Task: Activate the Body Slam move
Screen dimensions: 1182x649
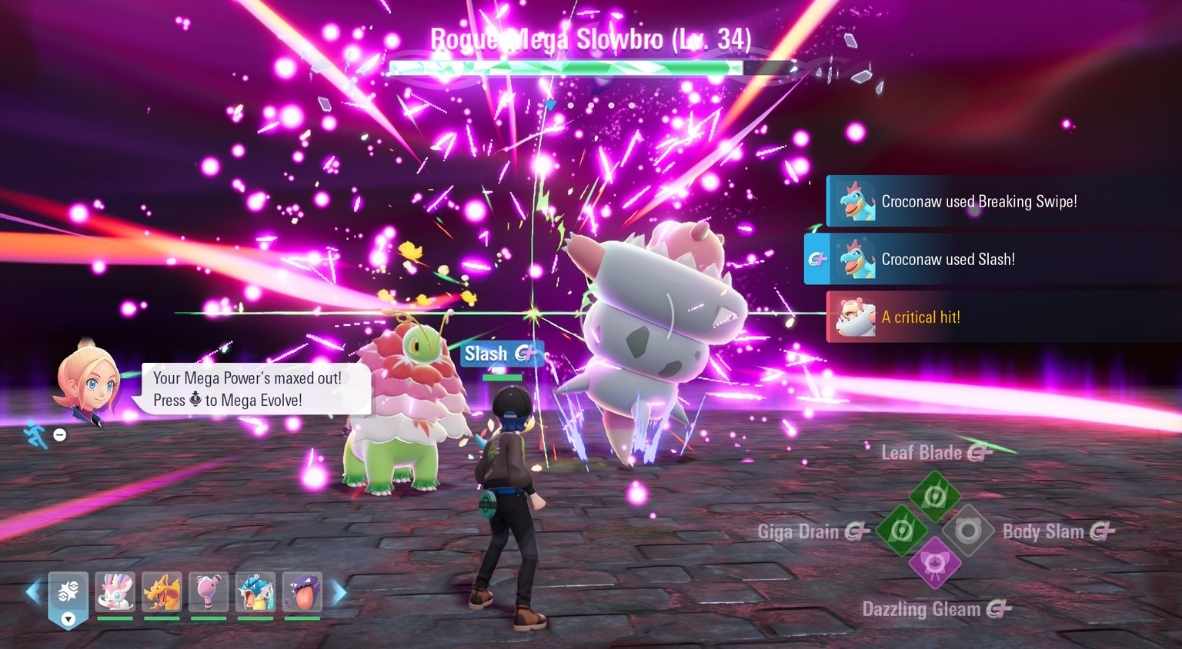Action: point(968,530)
